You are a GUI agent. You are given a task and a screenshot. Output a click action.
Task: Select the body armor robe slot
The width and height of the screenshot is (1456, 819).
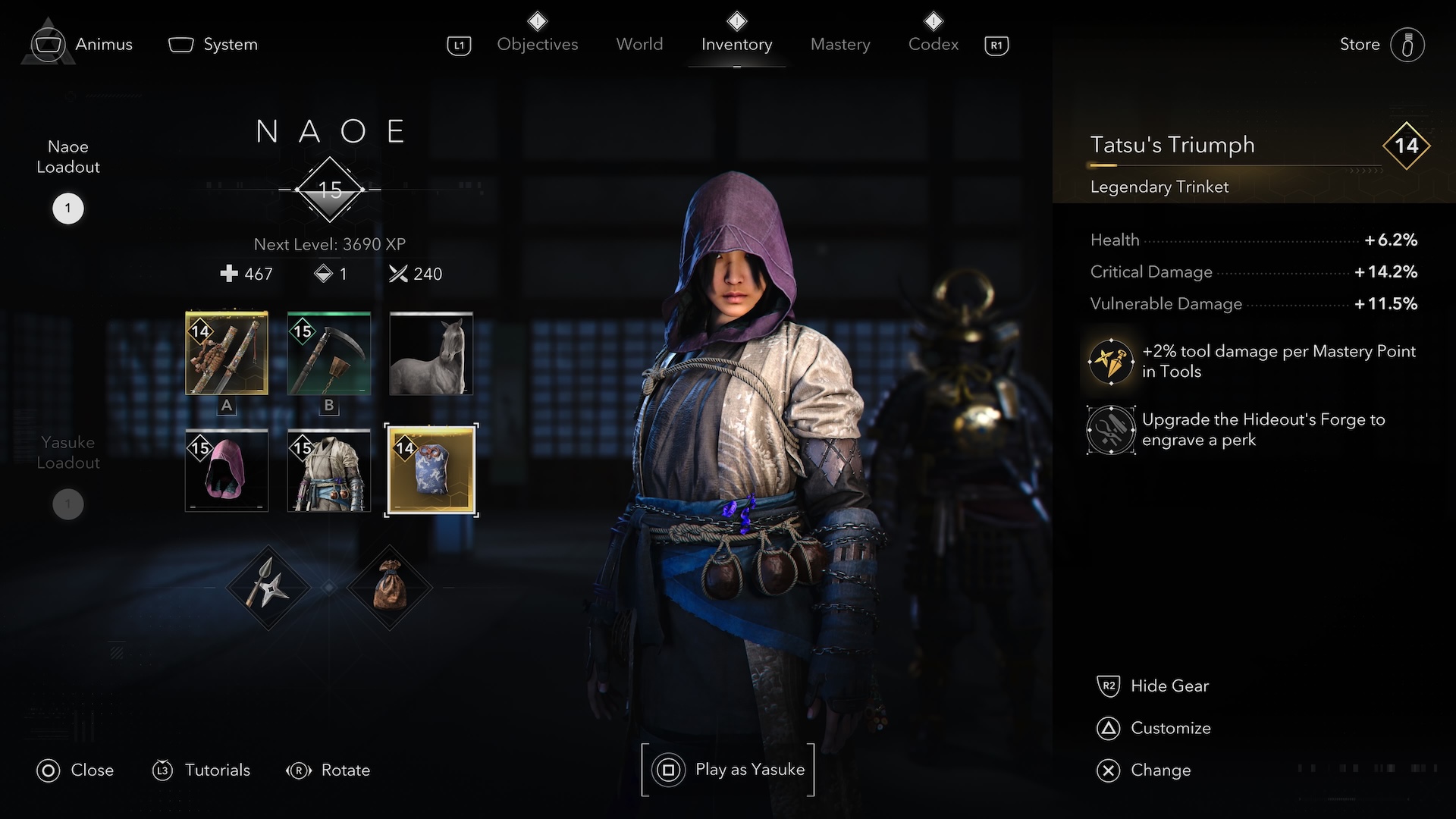(329, 471)
